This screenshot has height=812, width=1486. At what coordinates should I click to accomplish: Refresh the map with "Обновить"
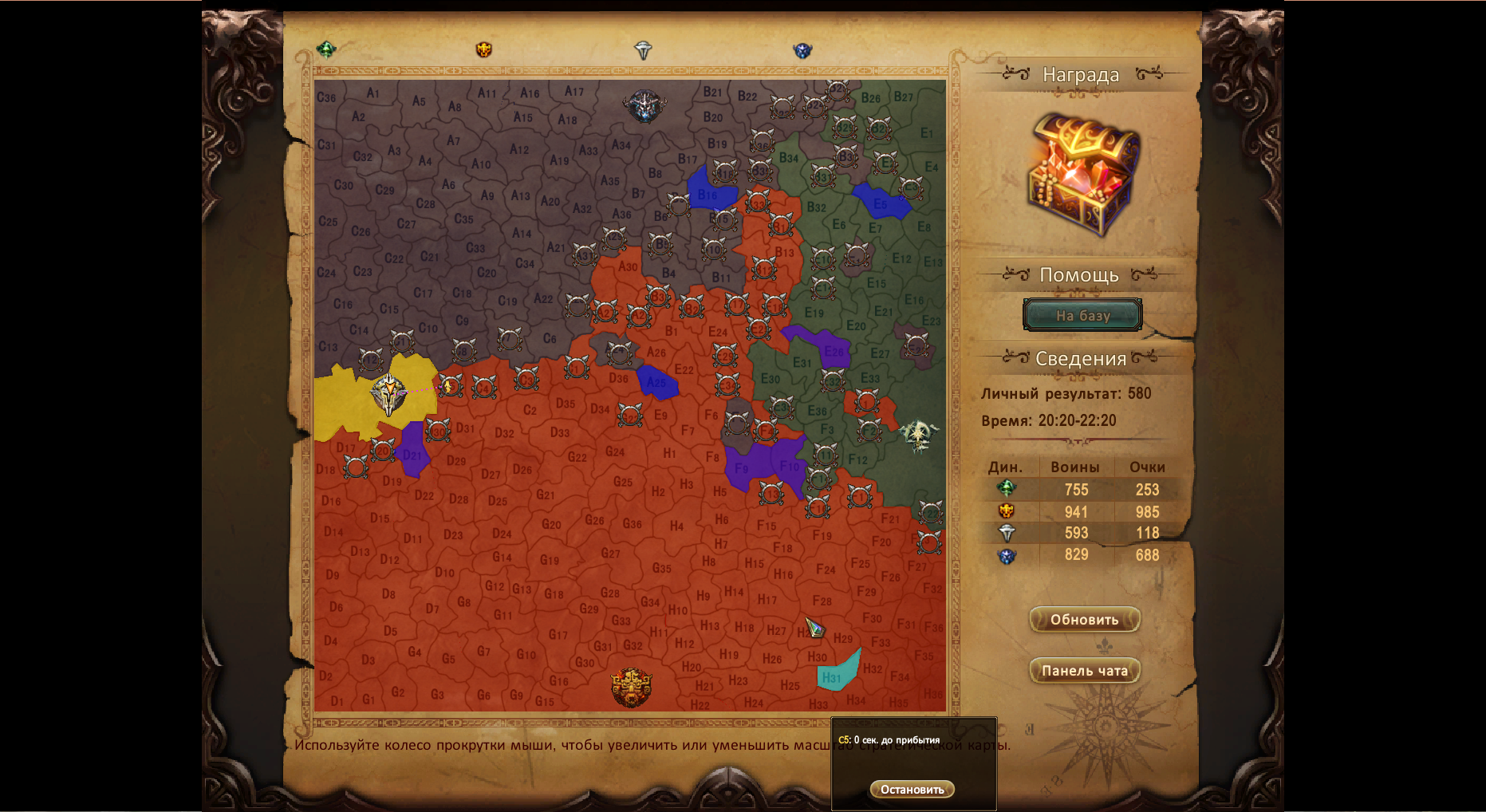[x=1084, y=620]
